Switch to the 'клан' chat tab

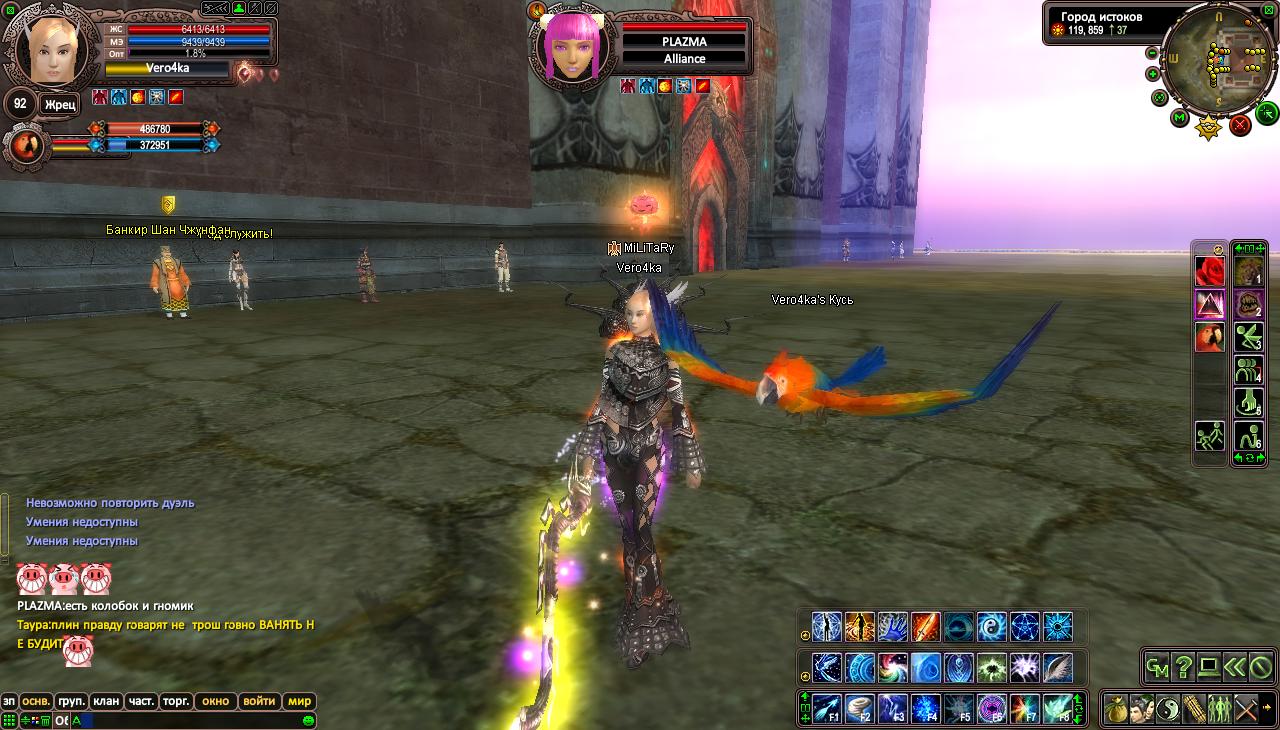click(x=106, y=701)
